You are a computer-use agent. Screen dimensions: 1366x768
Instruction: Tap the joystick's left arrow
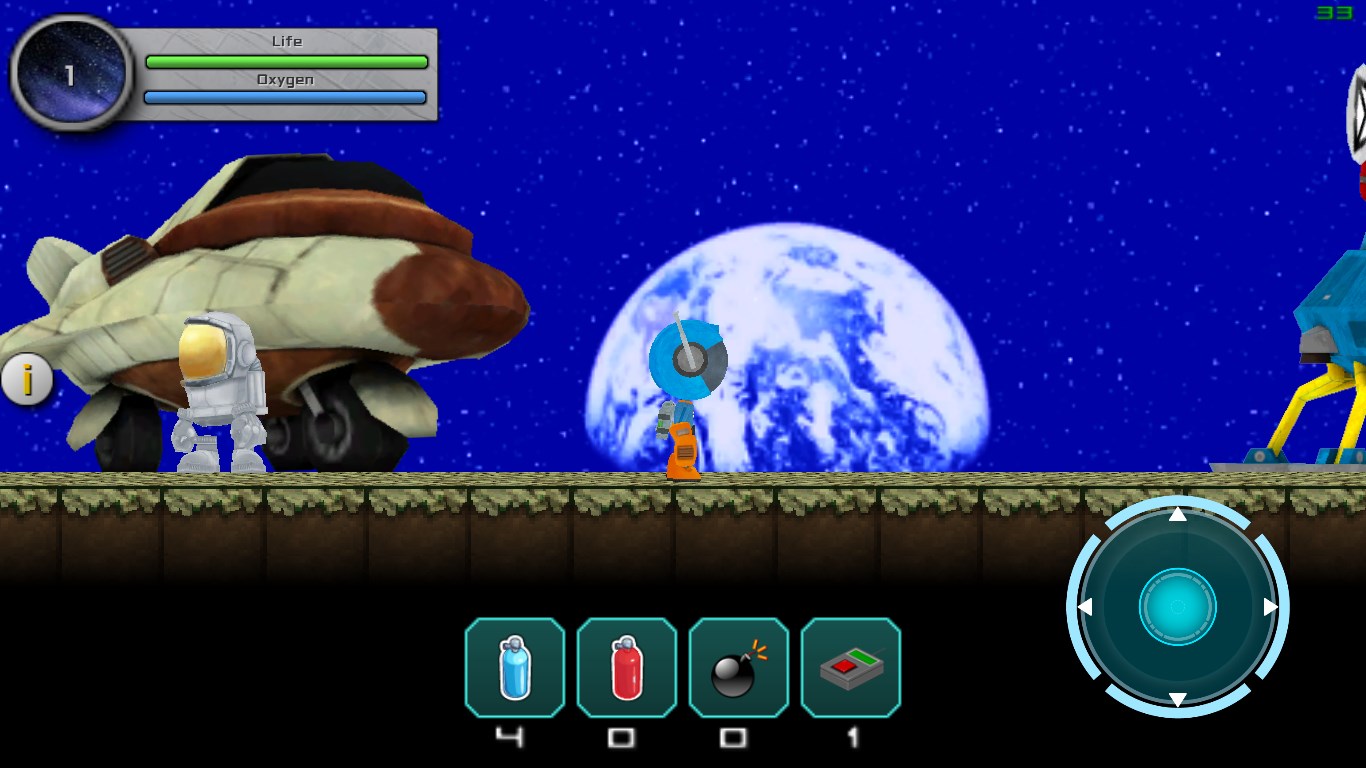click(x=1085, y=607)
